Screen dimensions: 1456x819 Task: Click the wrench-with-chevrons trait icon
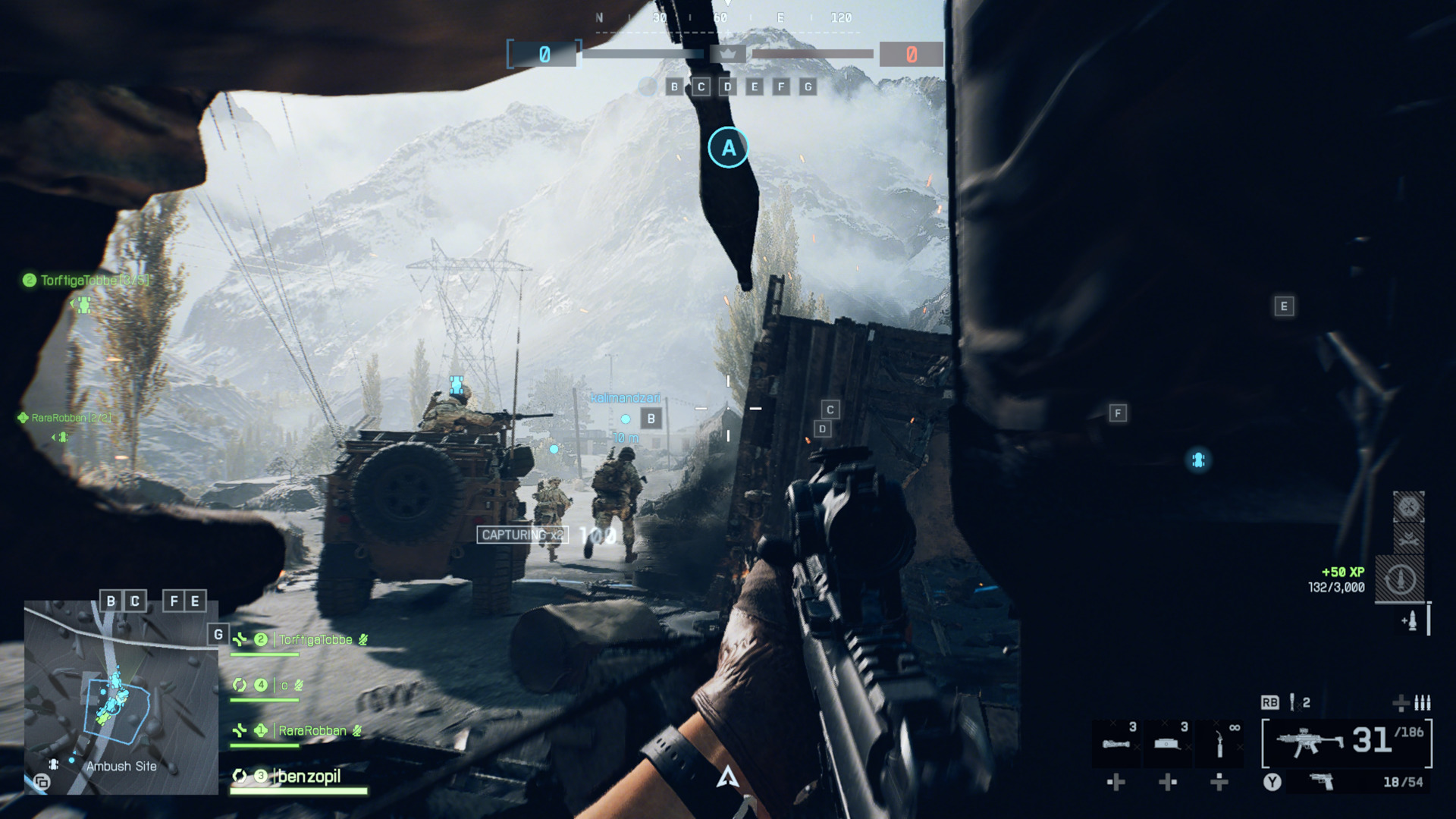(x=1409, y=539)
